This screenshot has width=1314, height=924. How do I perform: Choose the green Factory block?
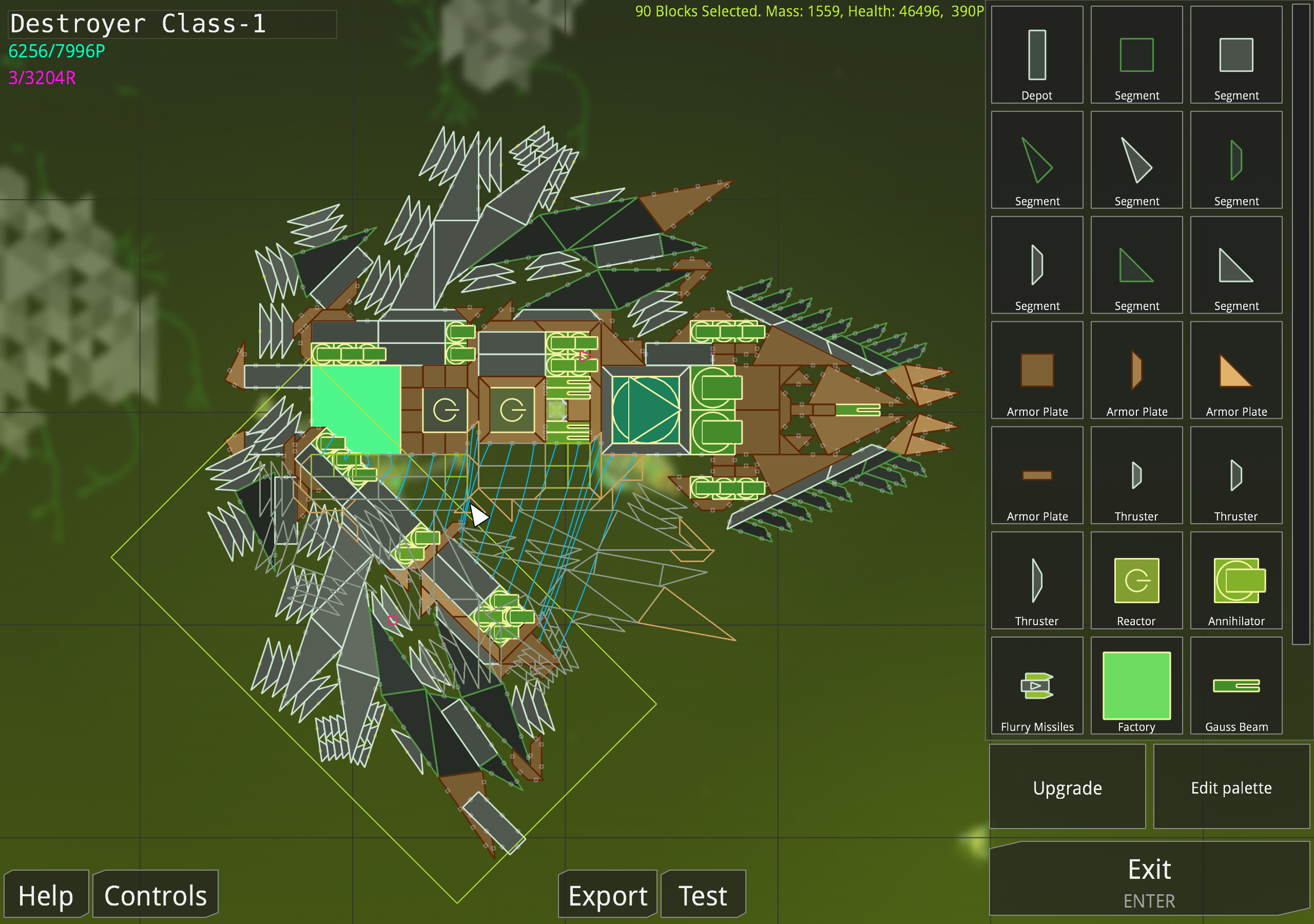[x=1136, y=686]
